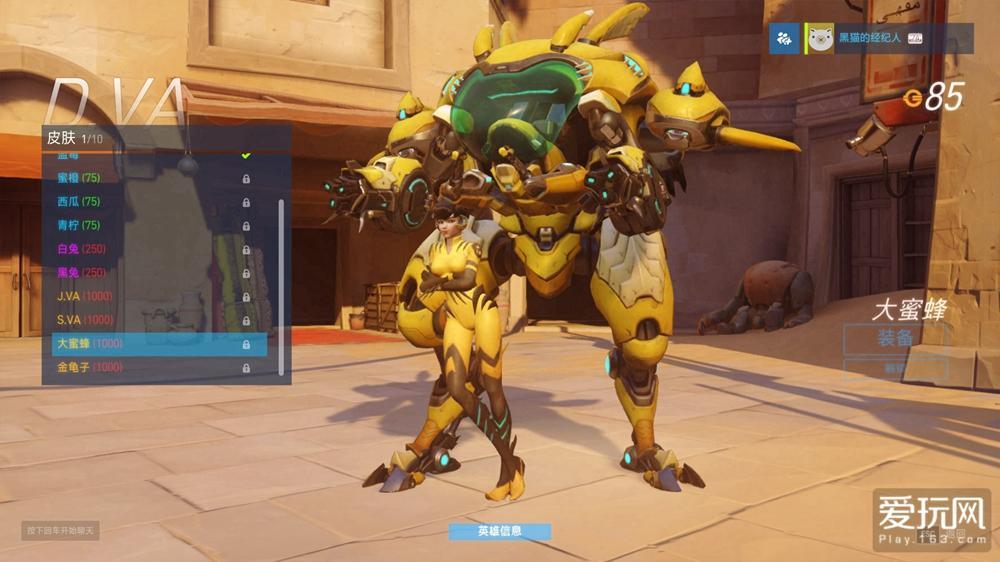
Task: Click the small unlock button below 装备
Action: pyautogui.click(x=894, y=368)
